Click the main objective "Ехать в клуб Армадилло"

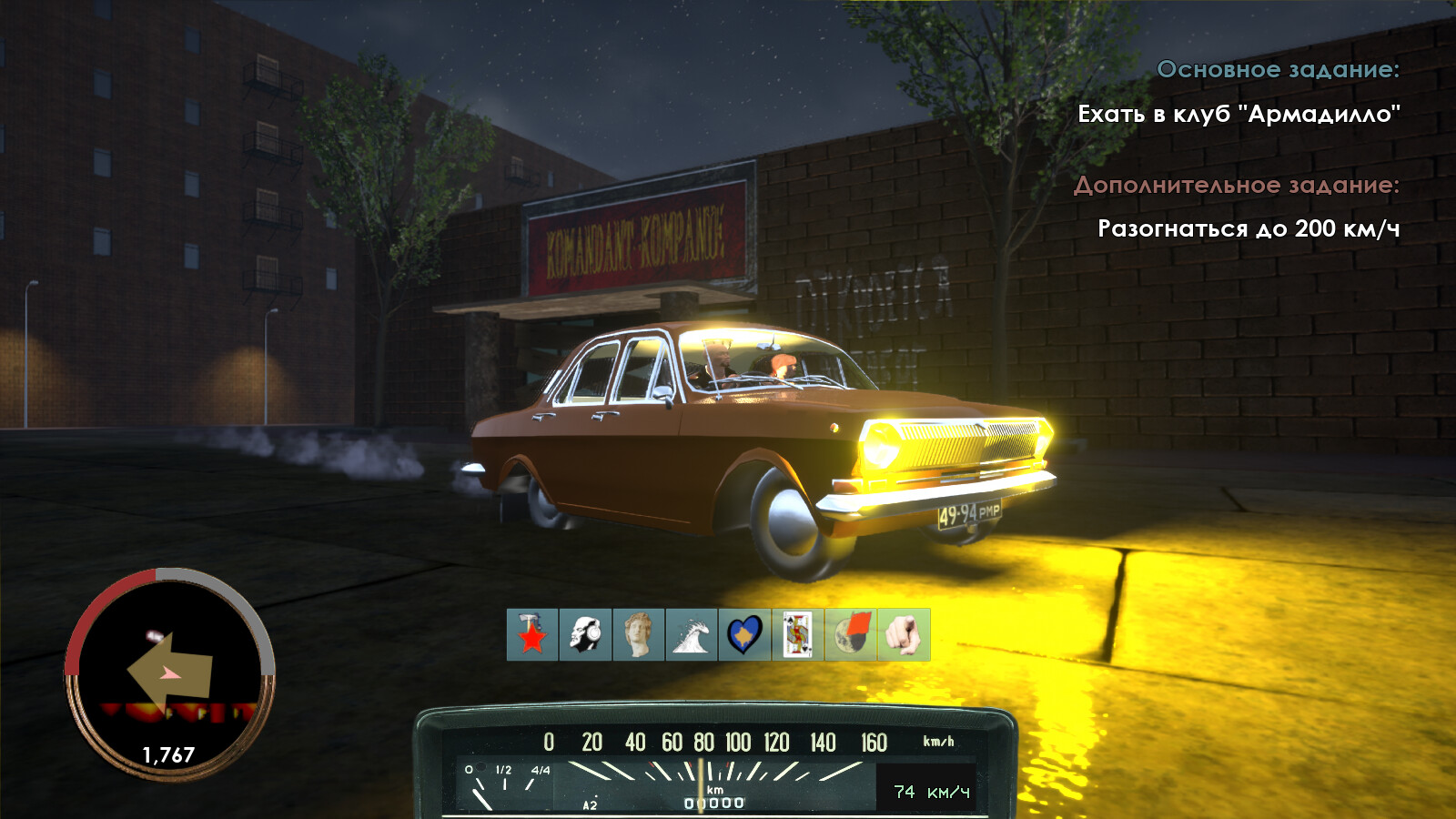click(1238, 115)
